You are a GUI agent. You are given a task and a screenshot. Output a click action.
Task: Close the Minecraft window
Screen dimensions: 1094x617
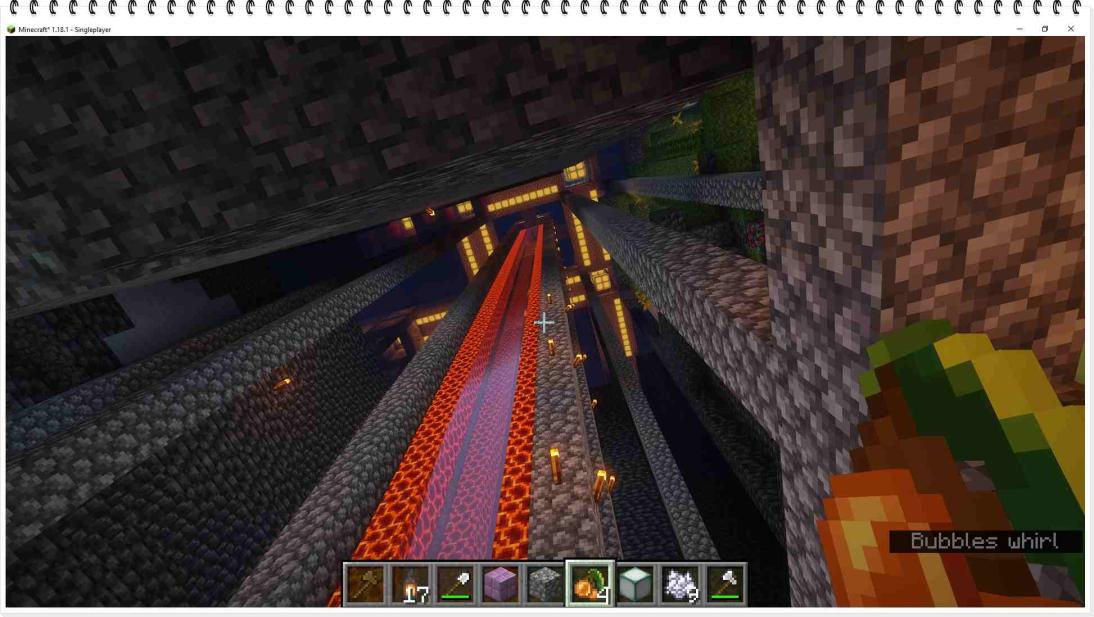click(1070, 29)
